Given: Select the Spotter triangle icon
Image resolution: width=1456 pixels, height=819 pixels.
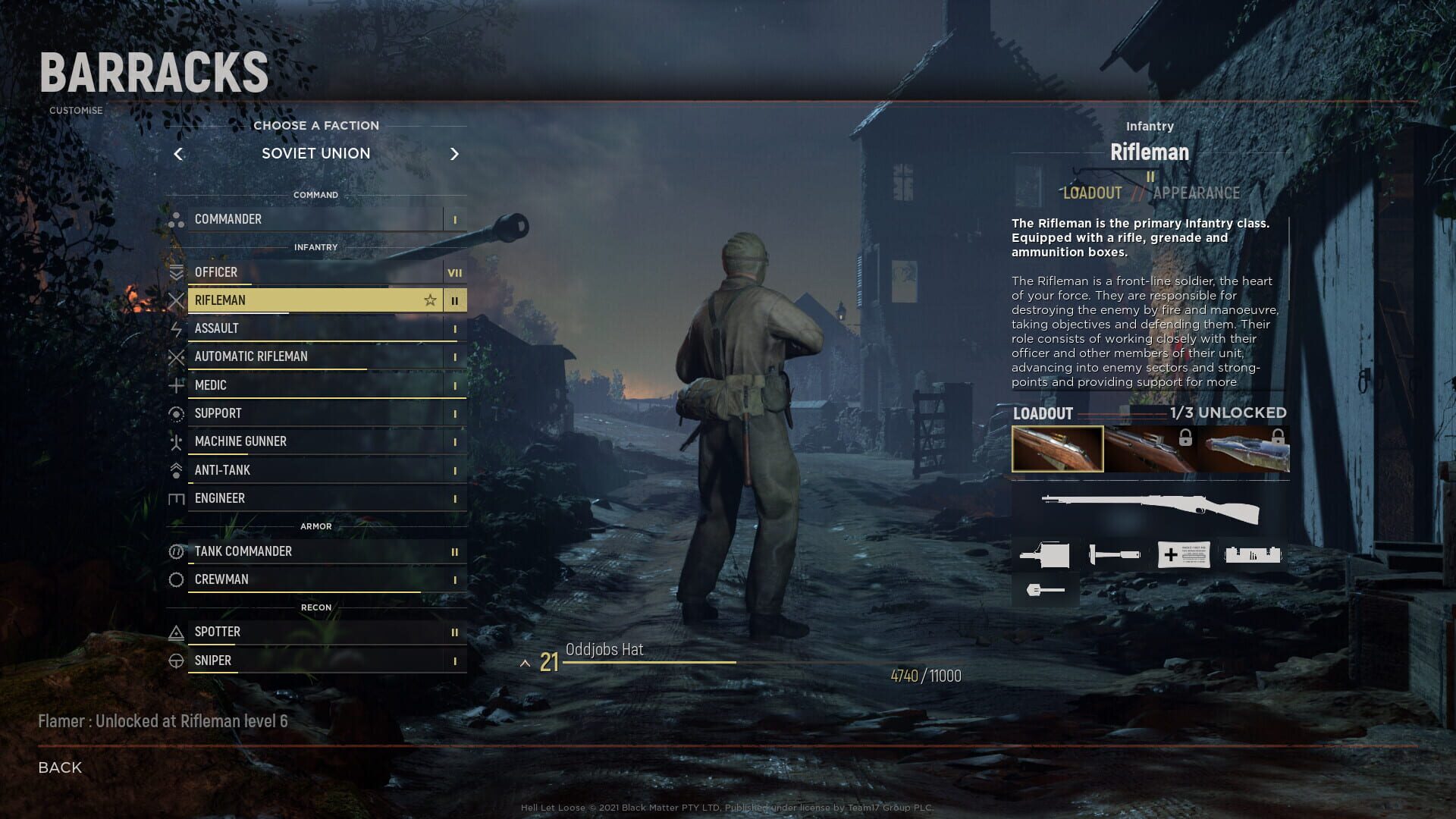Looking at the screenshot, I should [x=177, y=631].
